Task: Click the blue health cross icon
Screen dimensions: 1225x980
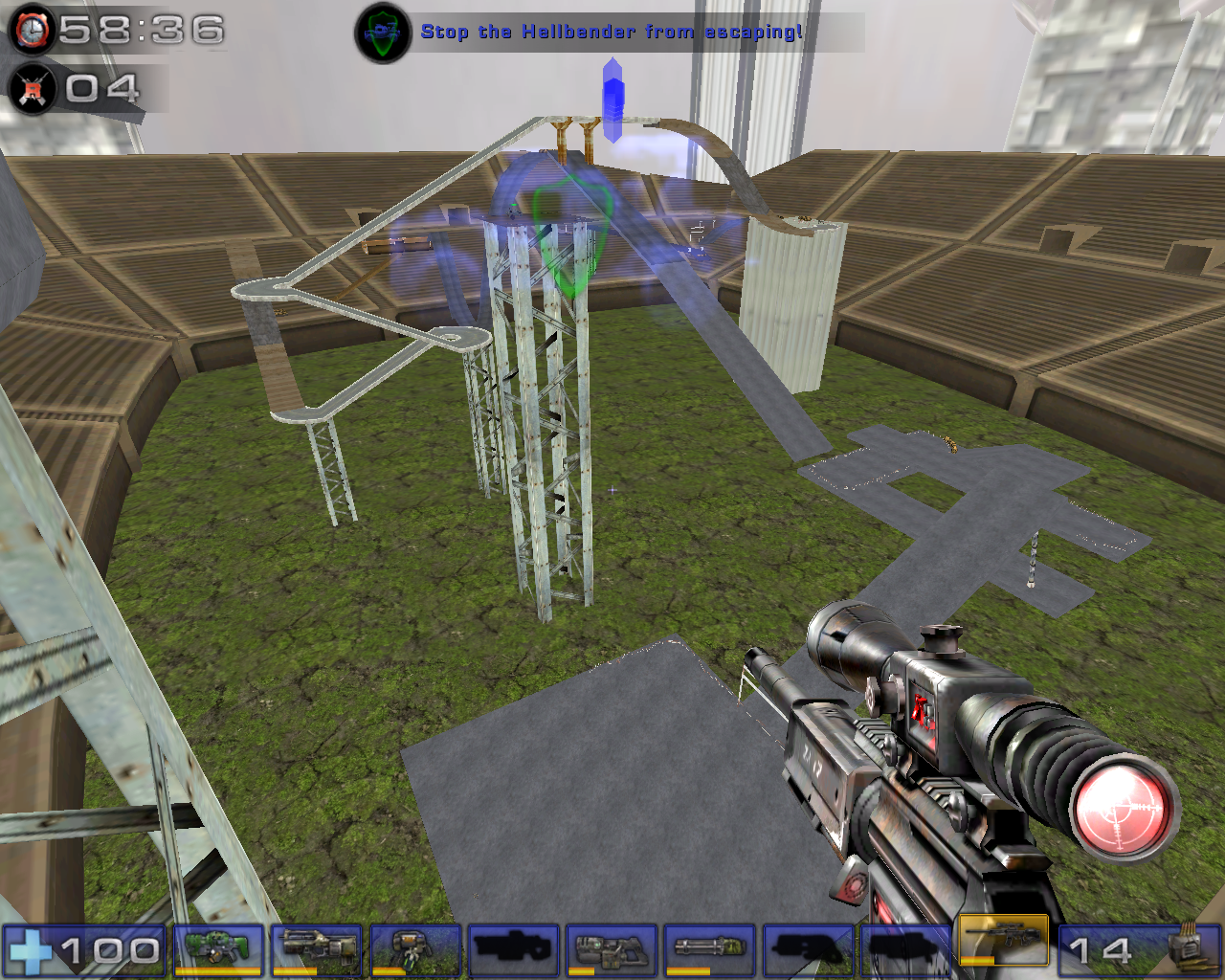Action: (x=33, y=952)
